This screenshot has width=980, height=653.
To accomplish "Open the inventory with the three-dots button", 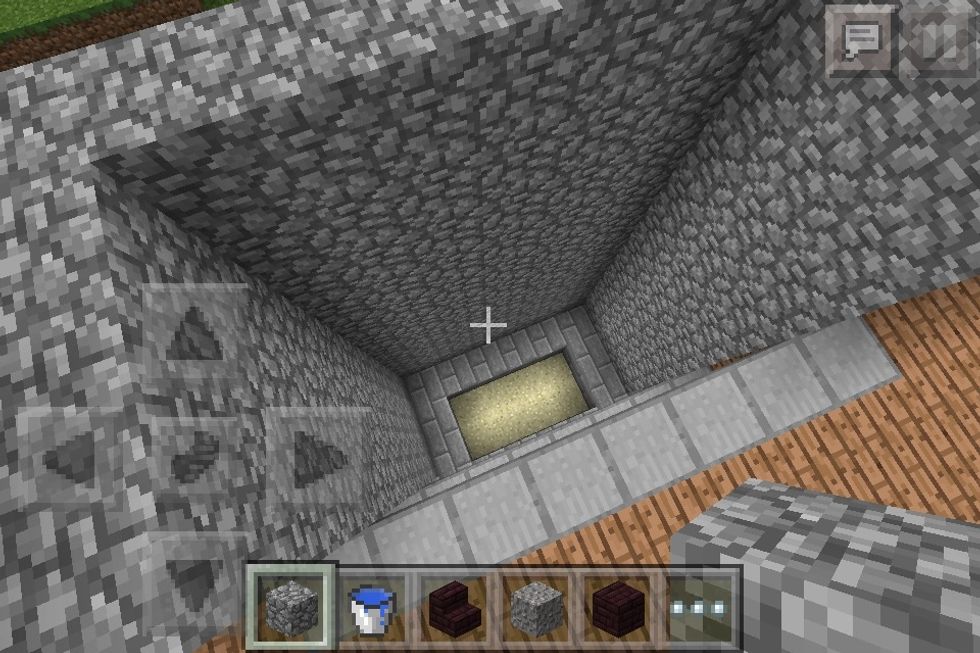I will coord(700,607).
